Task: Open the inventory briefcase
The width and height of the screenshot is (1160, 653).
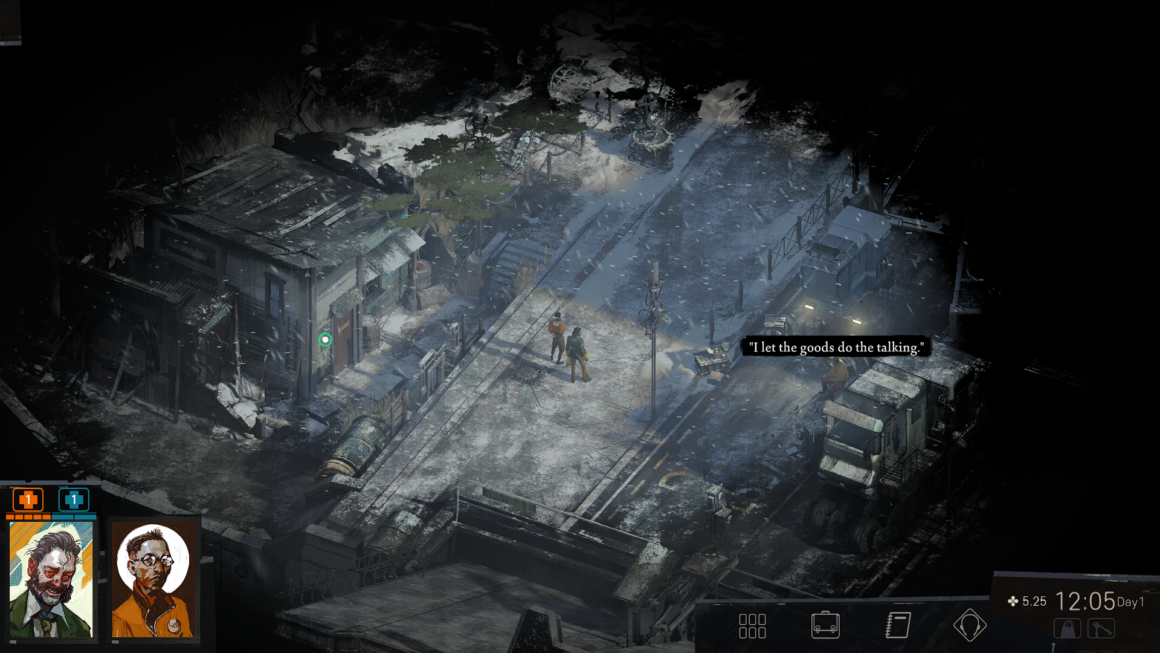Action: click(x=825, y=626)
